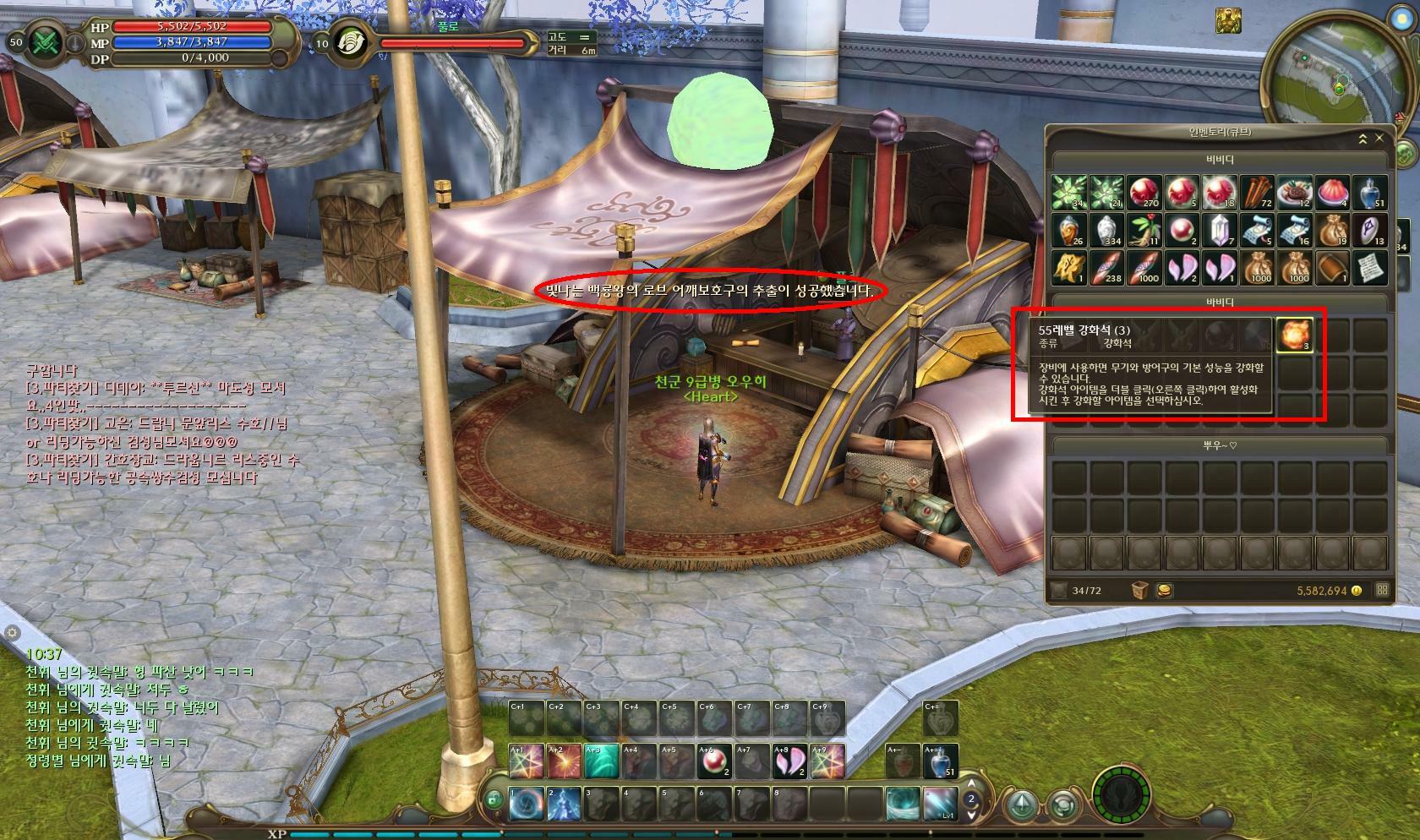Open the gold coins button in inventory
This screenshot has height=840, width=1420.
pos(1164,590)
